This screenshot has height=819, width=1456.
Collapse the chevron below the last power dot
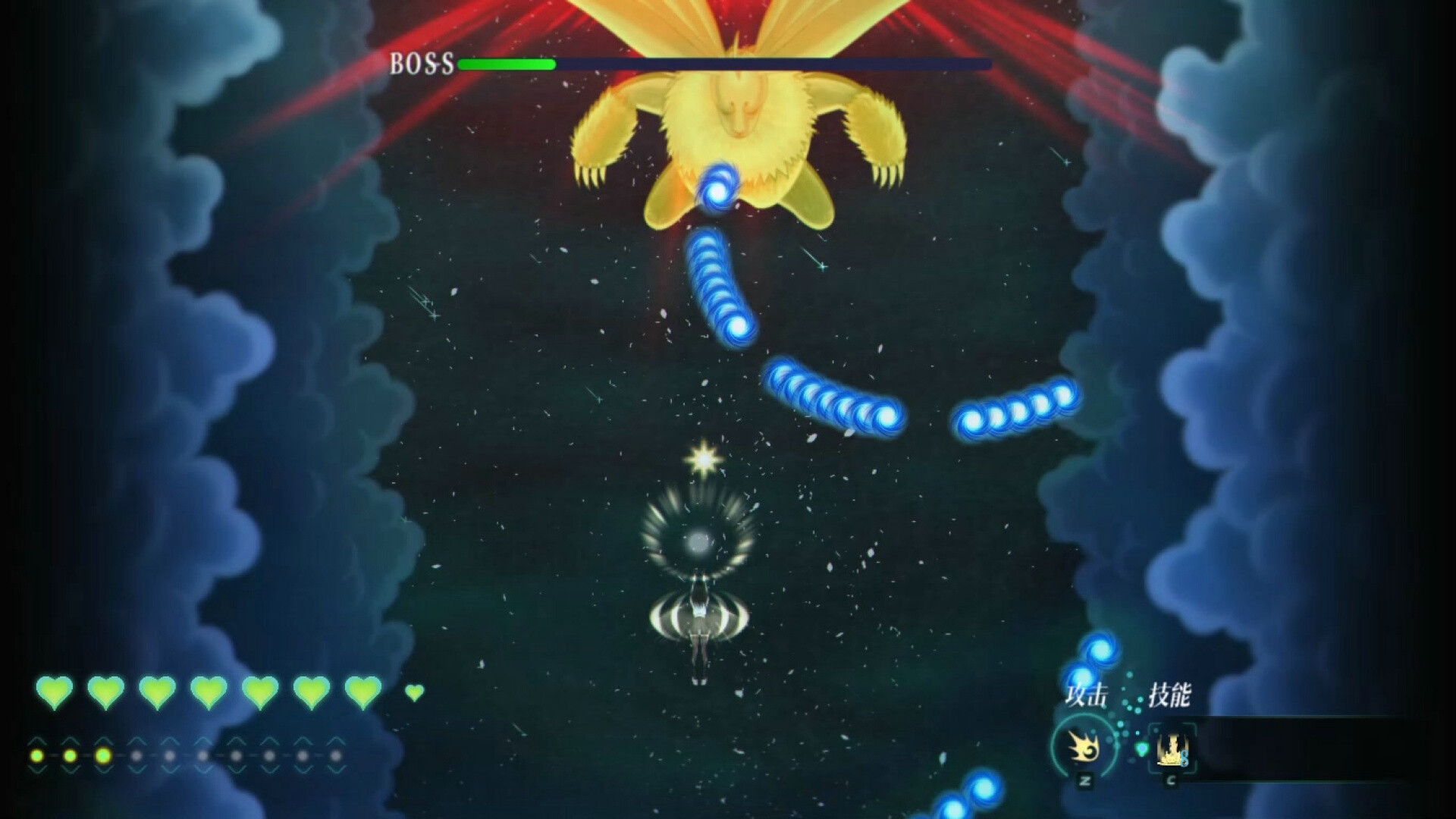(x=337, y=770)
